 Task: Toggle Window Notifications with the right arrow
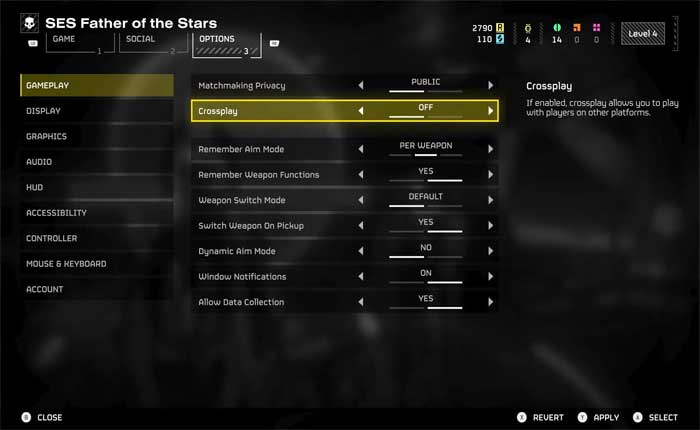pyautogui.click(x=490, y=277)
